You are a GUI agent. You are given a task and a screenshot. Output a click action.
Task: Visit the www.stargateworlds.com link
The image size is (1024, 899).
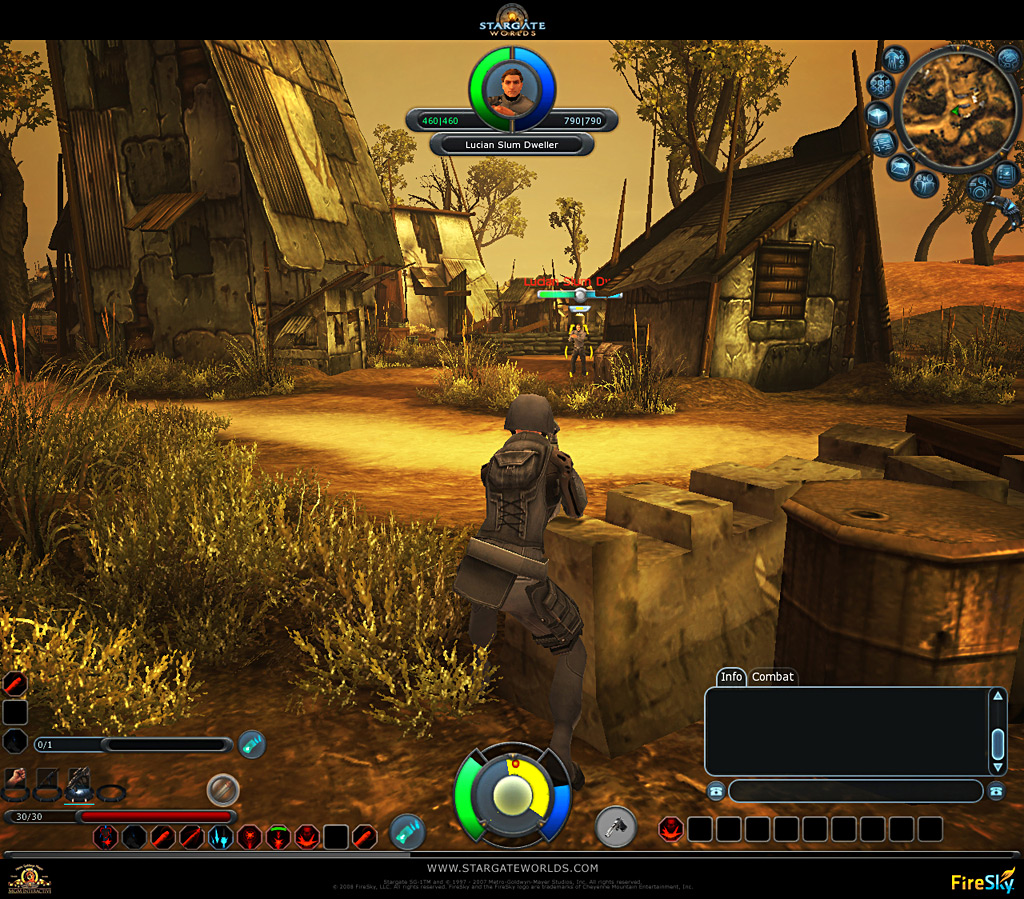tap(512, 868)
